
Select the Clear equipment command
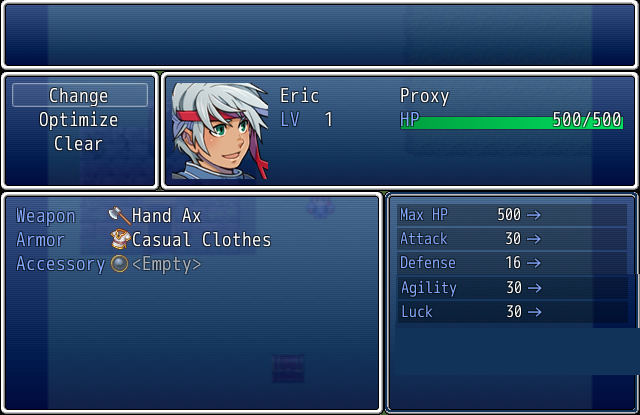click(x=79, y=144)
